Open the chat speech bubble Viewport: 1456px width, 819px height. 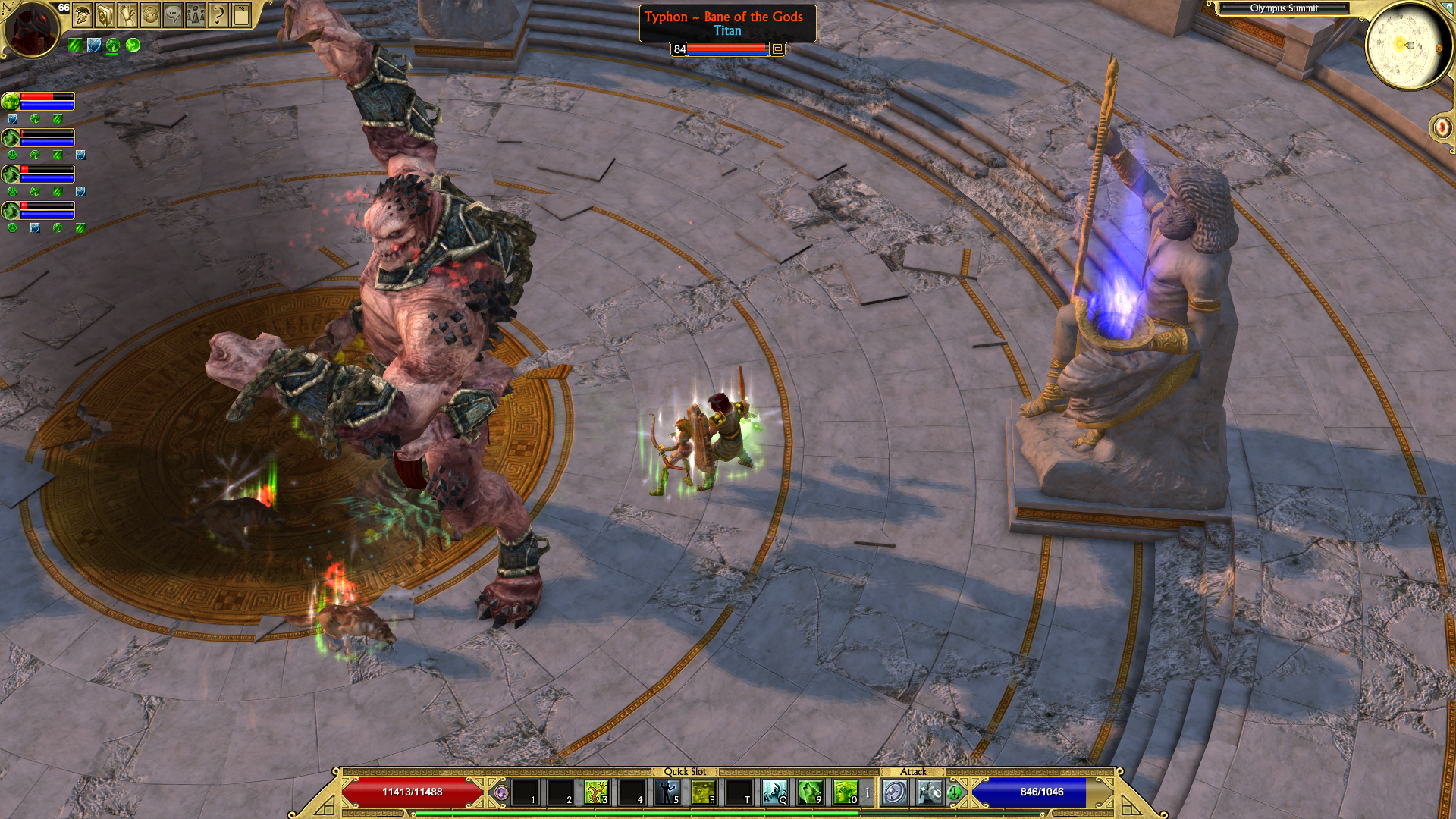[x=173, y=14]
